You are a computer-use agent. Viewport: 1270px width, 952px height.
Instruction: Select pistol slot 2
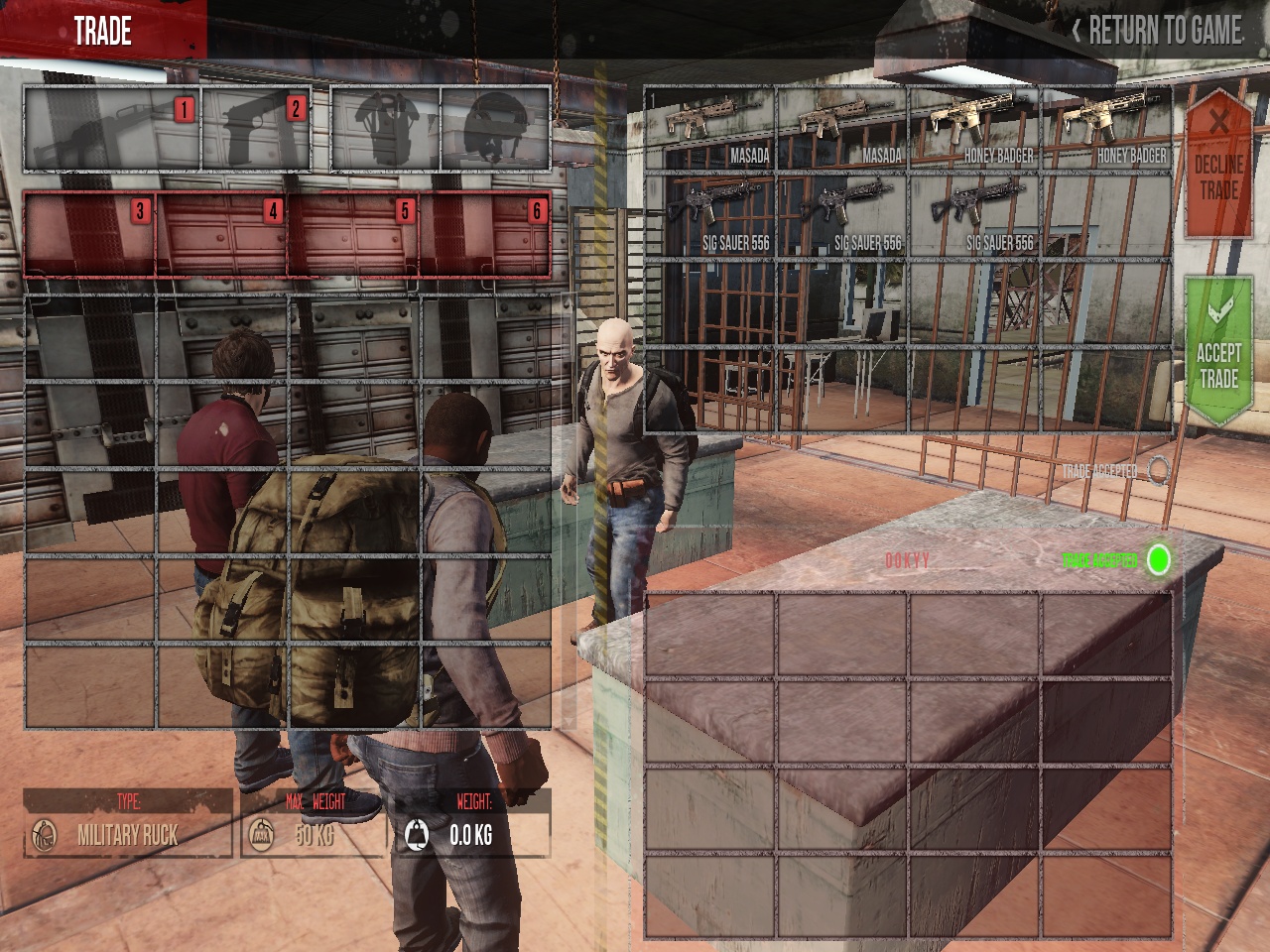pos(257,130)
